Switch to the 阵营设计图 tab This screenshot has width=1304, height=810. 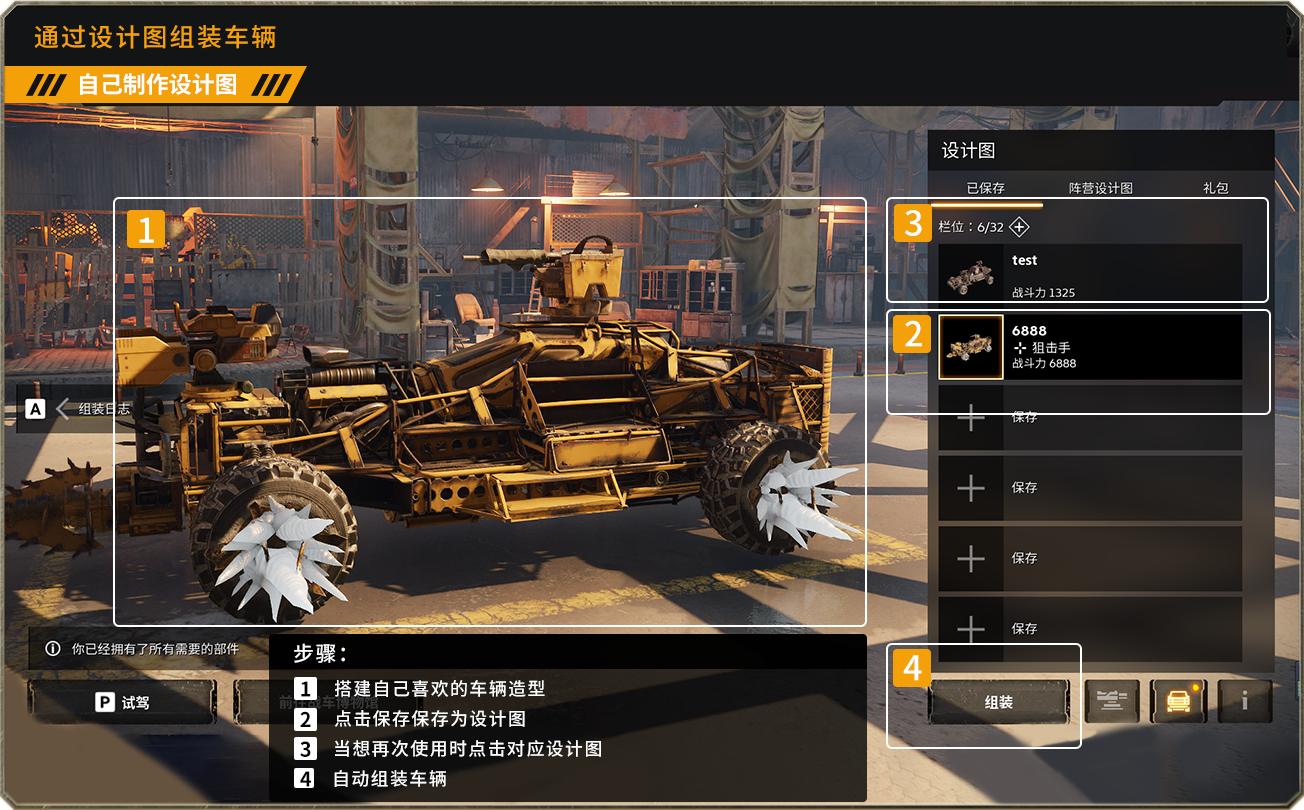[x=1100, y=188]
